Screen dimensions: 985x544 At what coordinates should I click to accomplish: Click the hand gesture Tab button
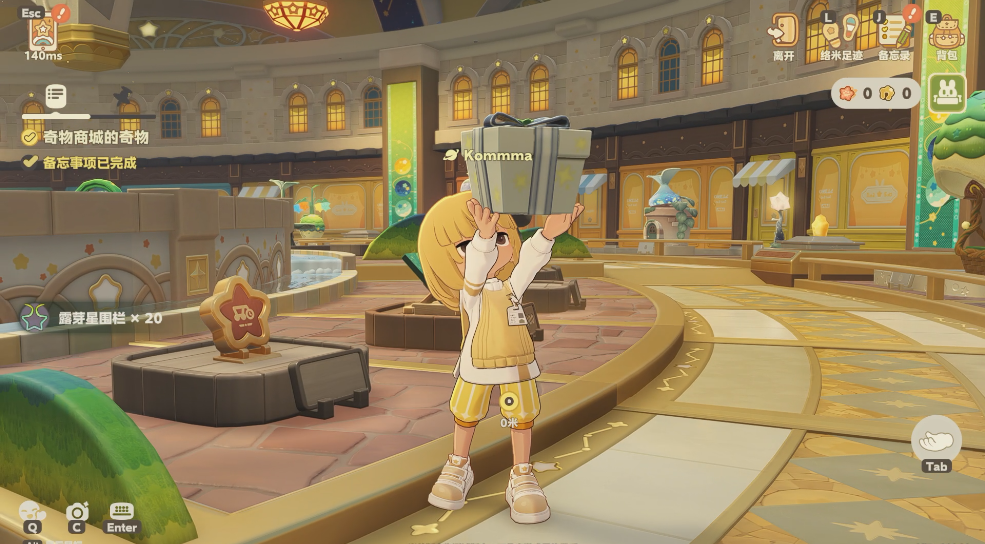tap(937, 440)
